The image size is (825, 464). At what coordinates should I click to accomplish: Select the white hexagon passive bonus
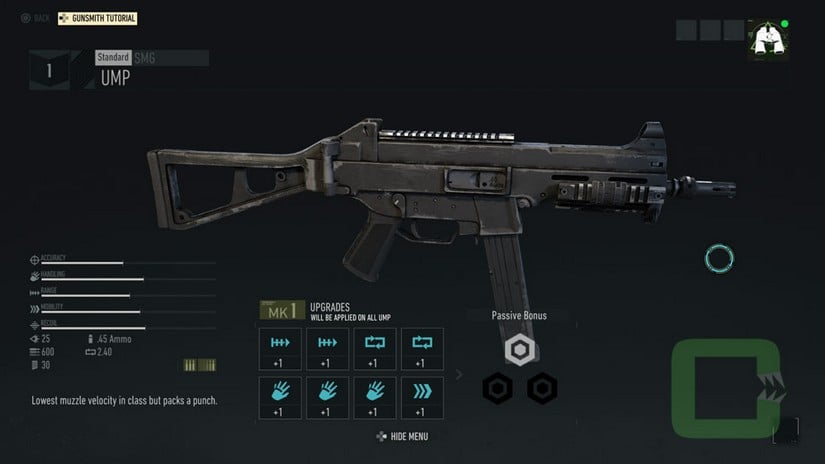520,350
